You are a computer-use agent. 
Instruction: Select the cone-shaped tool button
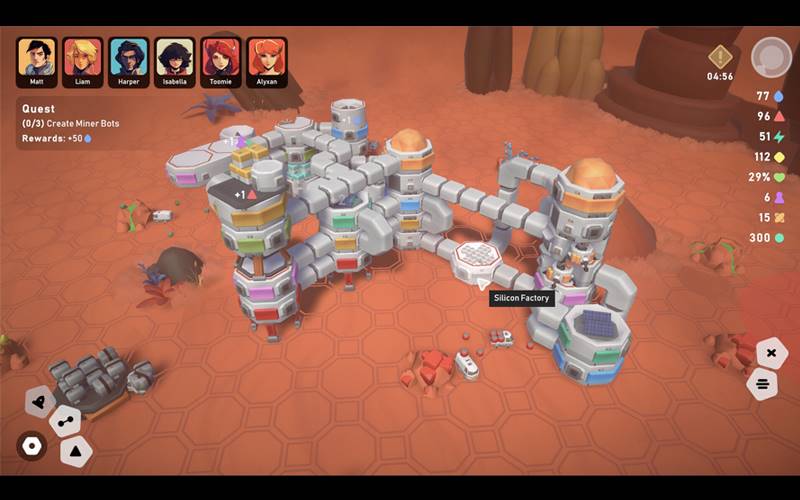tap(40, 401)
